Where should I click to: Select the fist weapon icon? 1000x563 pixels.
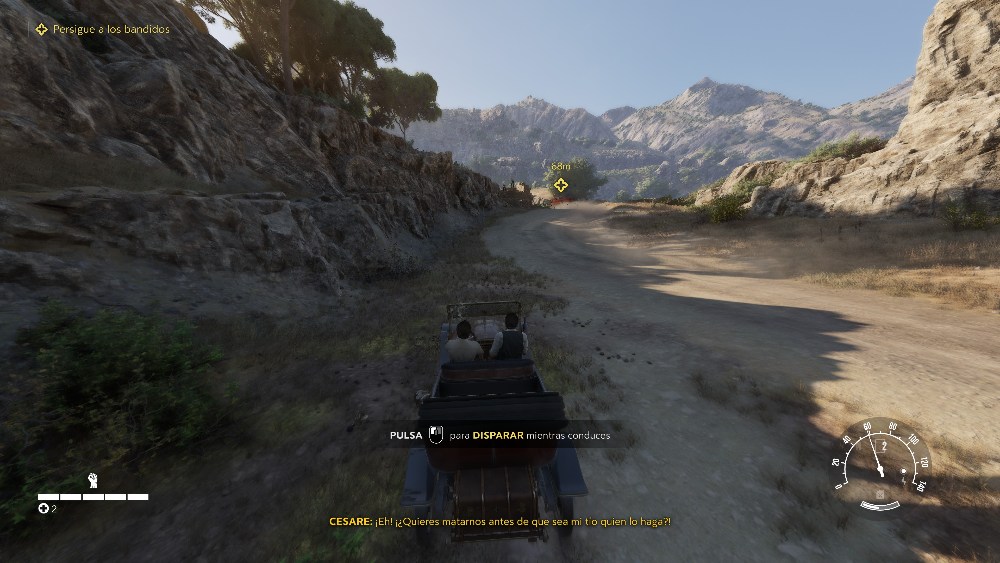coord(93,480)
